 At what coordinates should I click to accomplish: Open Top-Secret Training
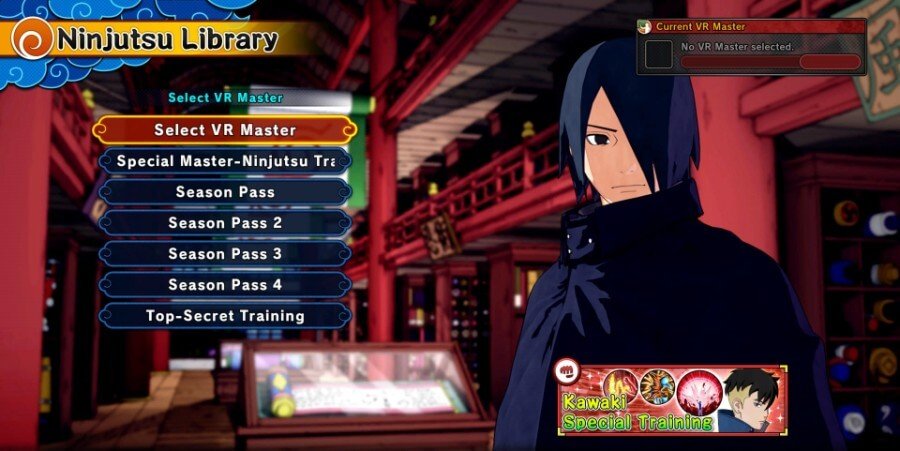pyautogui.click(x=225, y=316)
